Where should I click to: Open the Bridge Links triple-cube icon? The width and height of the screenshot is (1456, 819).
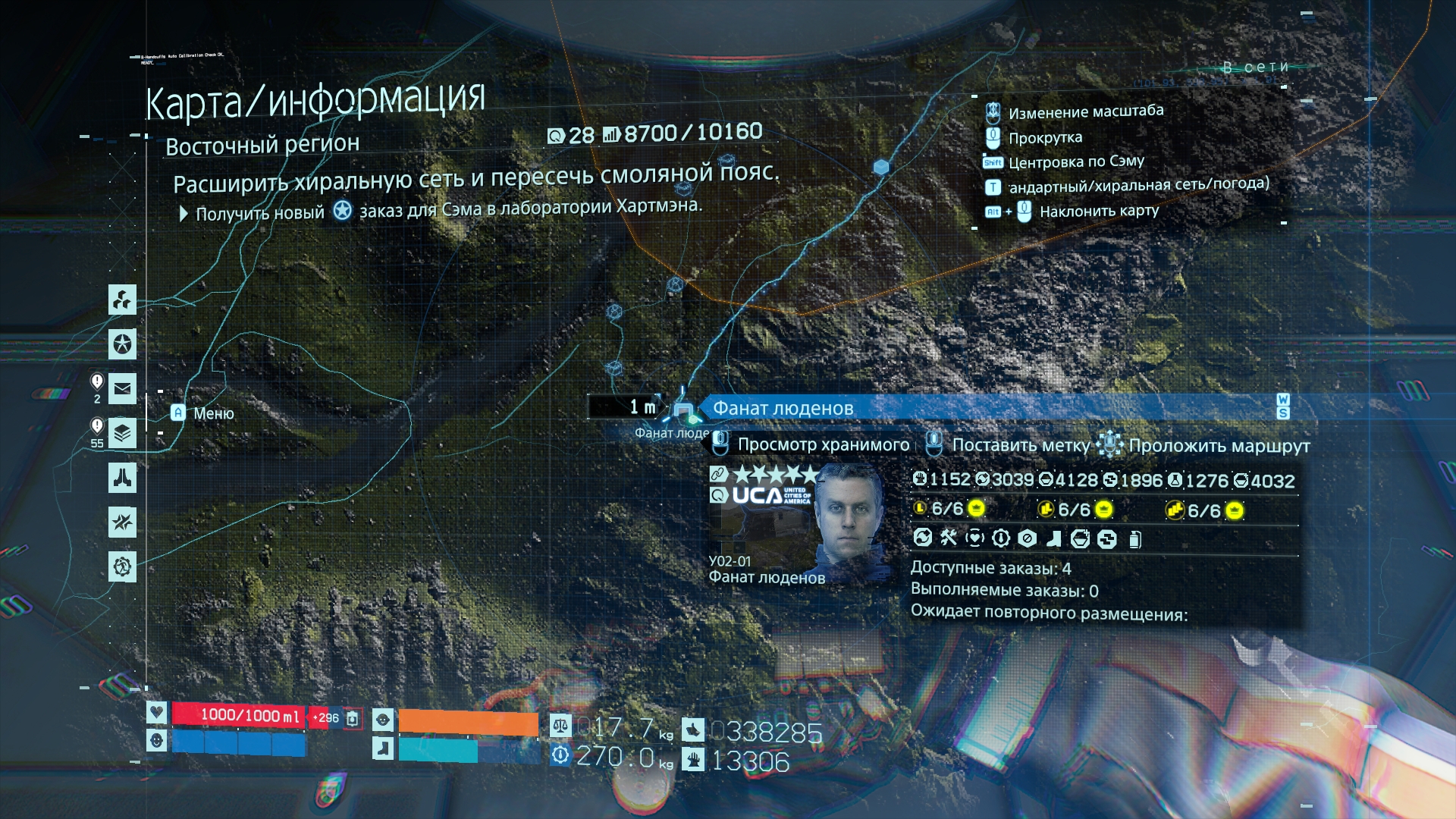[122, 300]
